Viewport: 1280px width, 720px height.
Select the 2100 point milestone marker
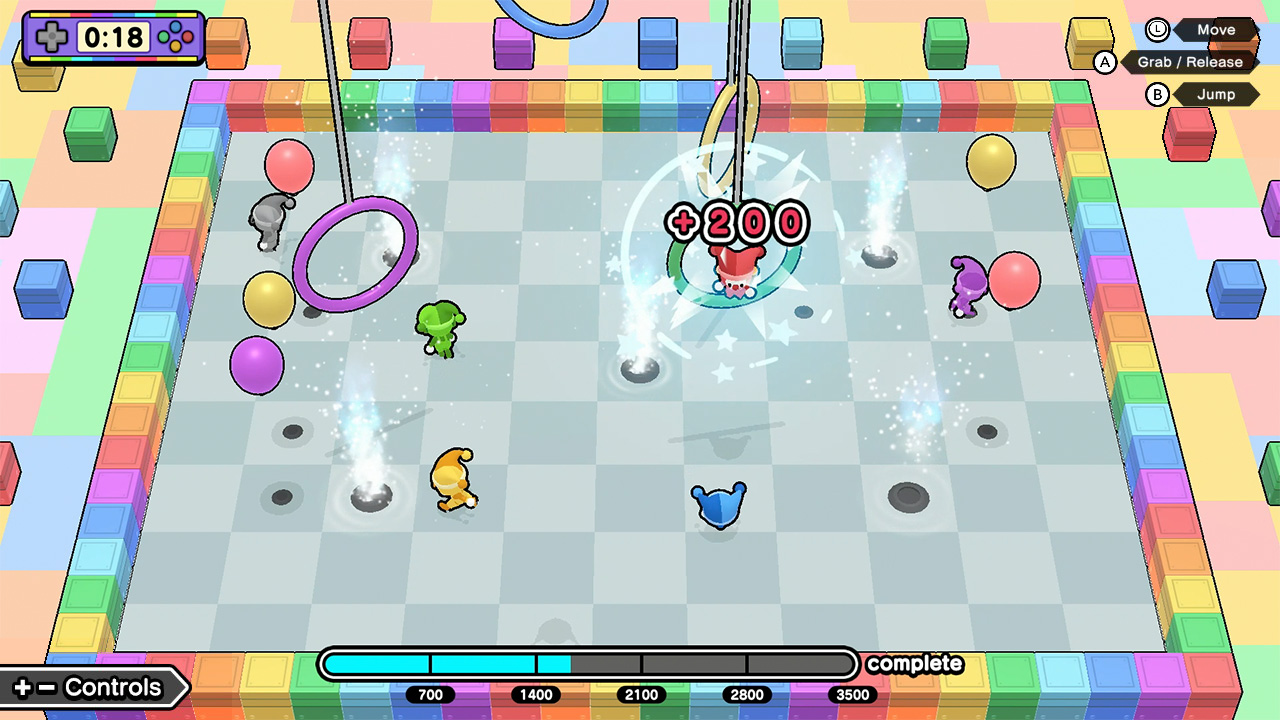[x=641, y=694]
